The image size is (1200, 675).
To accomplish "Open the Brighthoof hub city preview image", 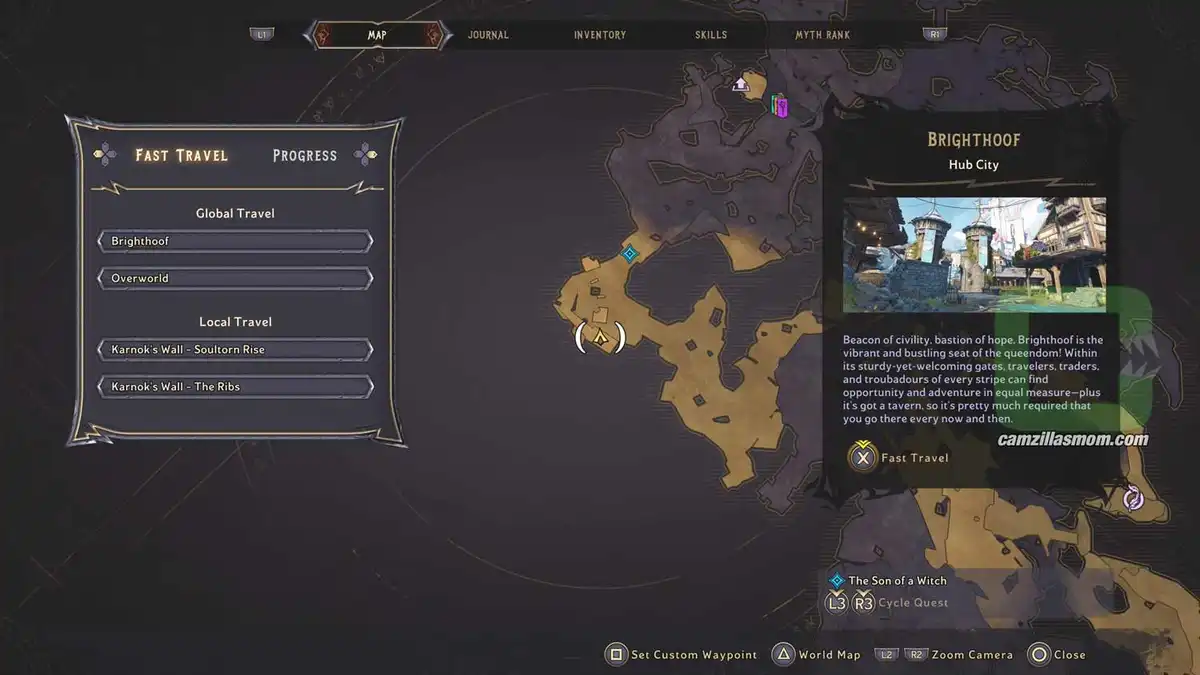I will [x=974, y=255].
